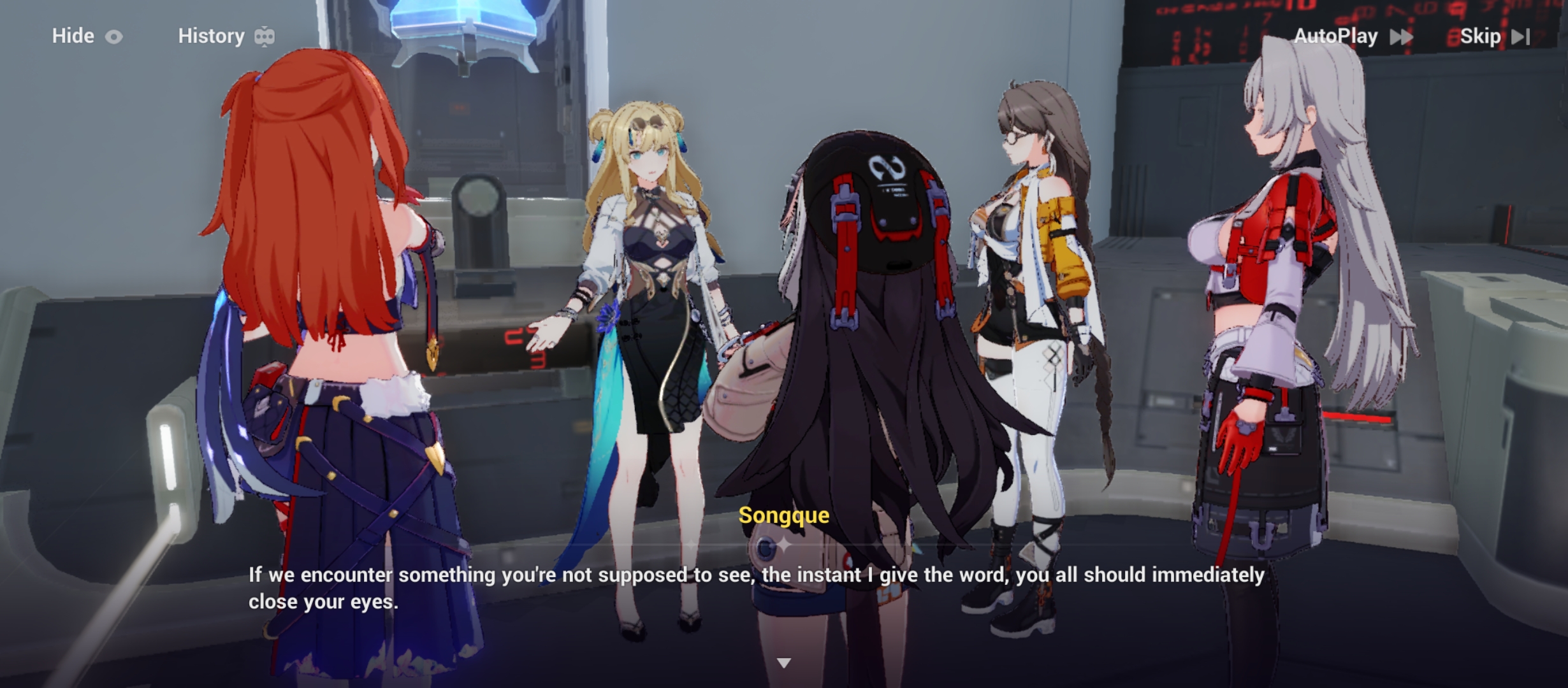The height and width of the screenshot is (688, 1568).
Task: Select the Hide menu option
Action: pos(72,36)
